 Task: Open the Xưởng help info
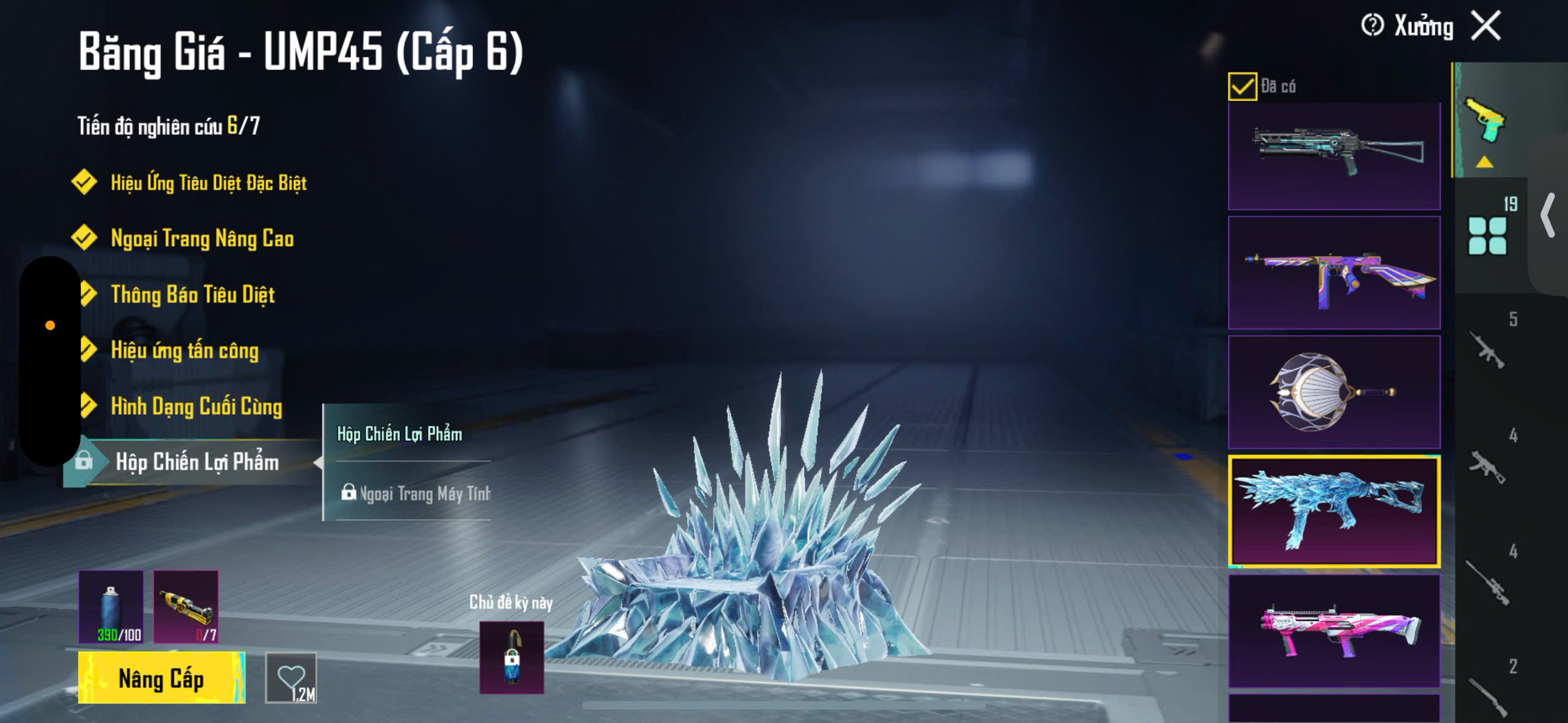pyautogui.click(x=1372, y=26)
